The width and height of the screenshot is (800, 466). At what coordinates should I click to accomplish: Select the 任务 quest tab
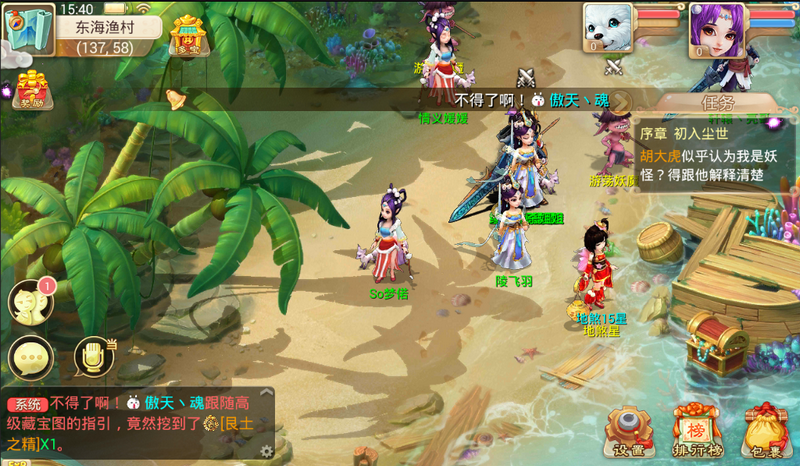pos(716,102)
